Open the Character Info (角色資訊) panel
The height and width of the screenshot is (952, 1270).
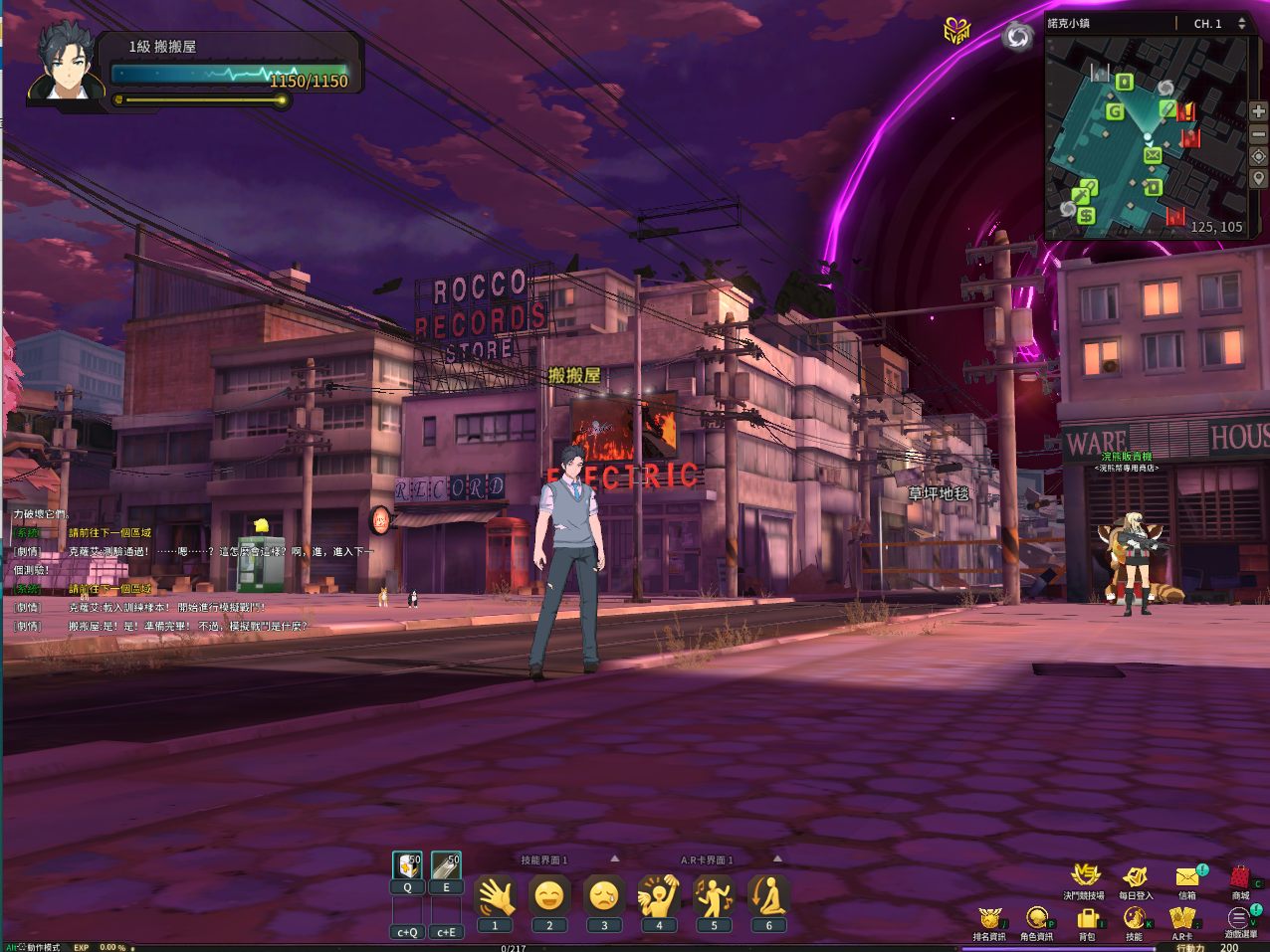pyautogui.click(x=1036, y=917)
